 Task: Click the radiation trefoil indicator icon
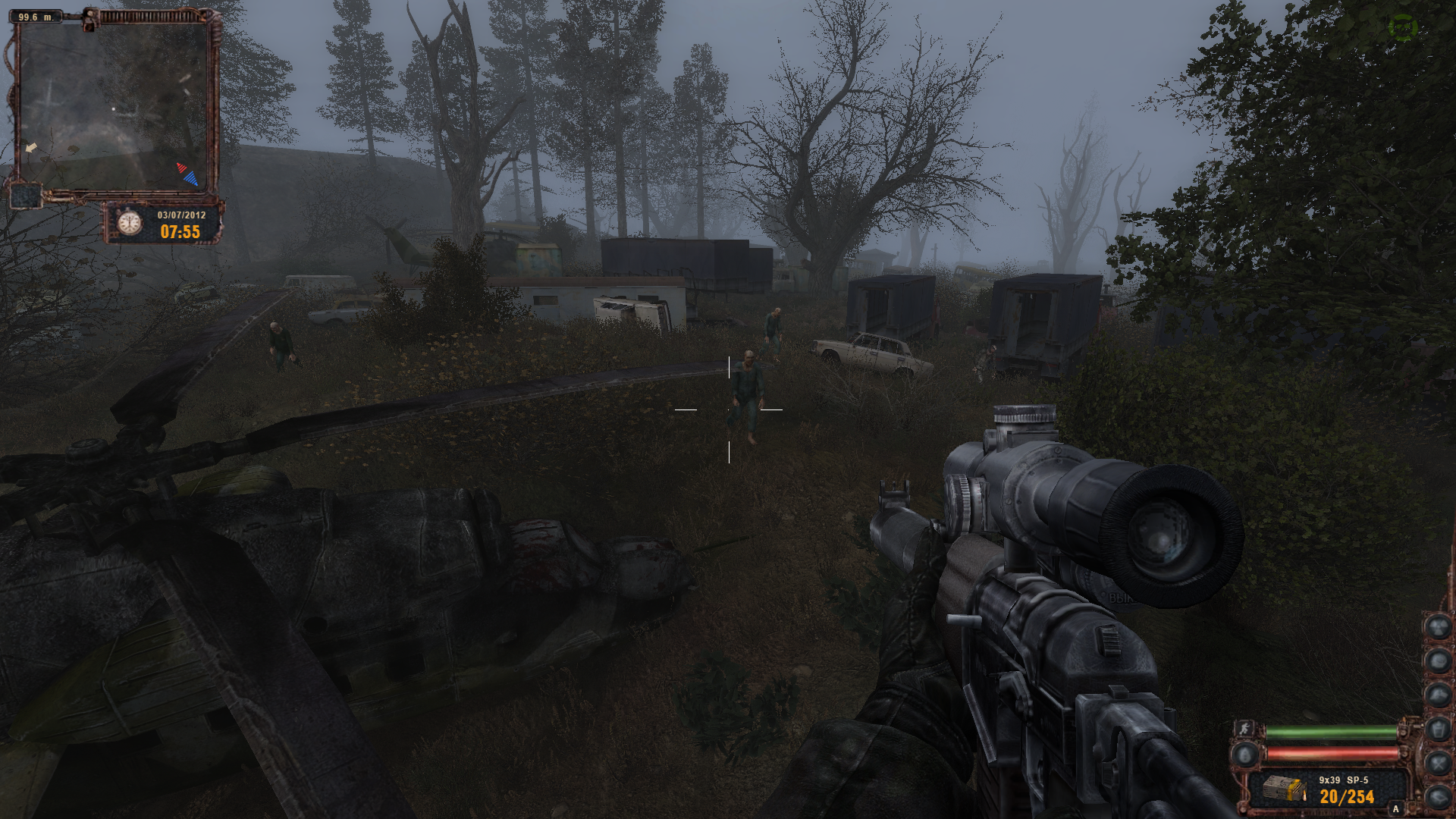(x=1439, y=626)
